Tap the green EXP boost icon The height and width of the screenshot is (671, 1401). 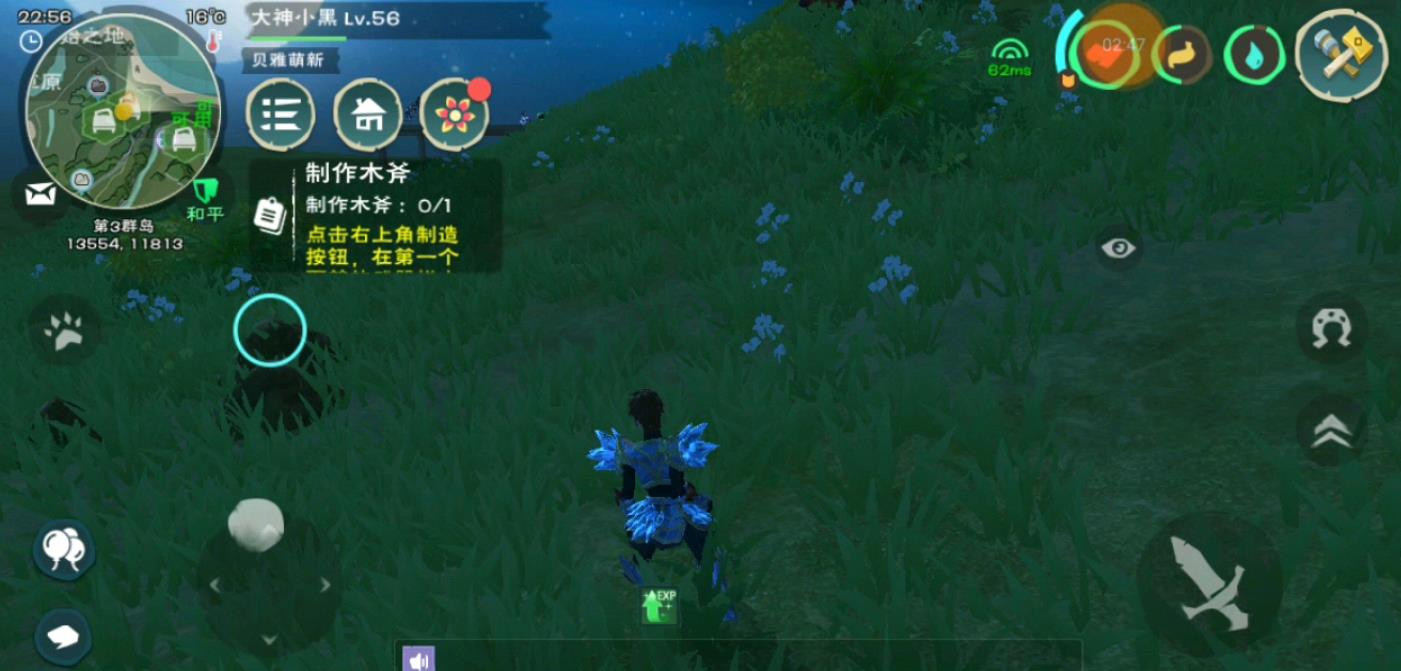pyautogui.click(x=659, y=605)
